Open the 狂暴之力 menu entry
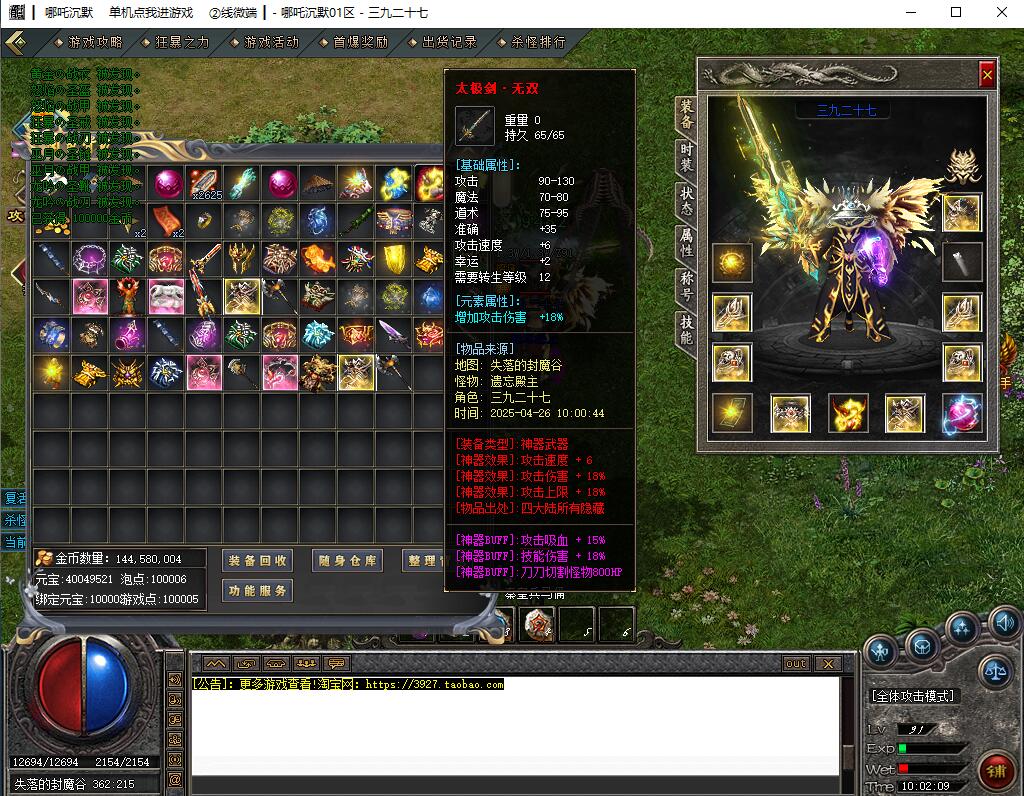 (177, 42)
